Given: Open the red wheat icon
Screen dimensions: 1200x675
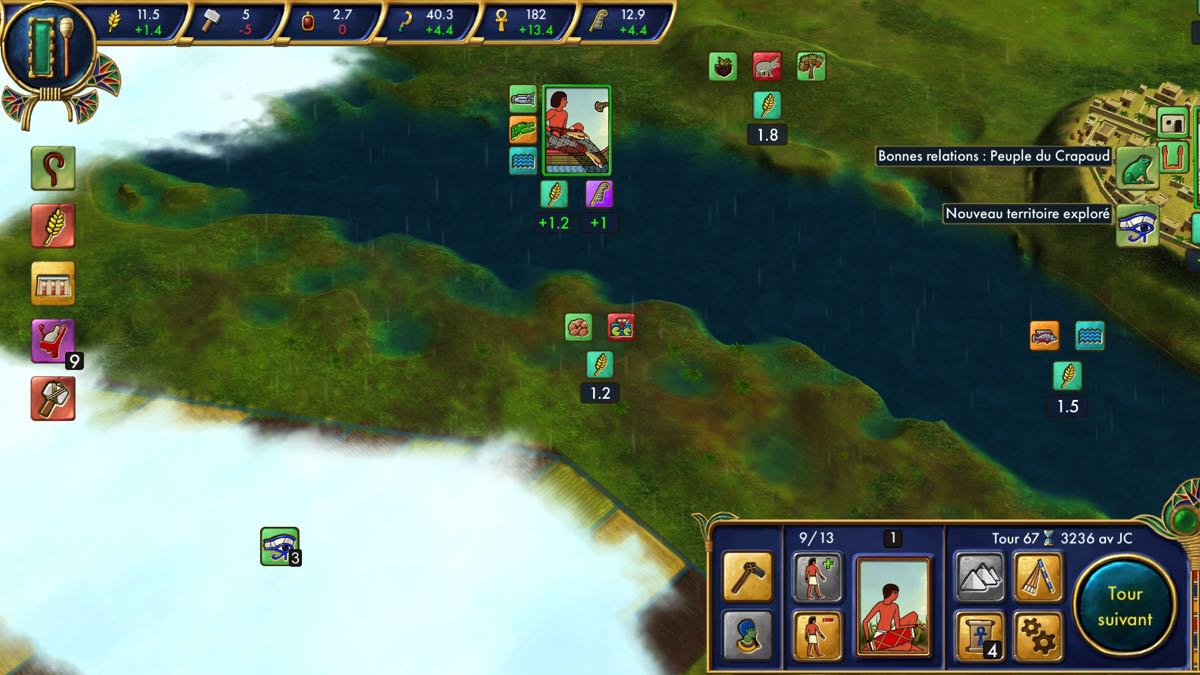Looking at the screenshot, I should click(x=53, y=225).
